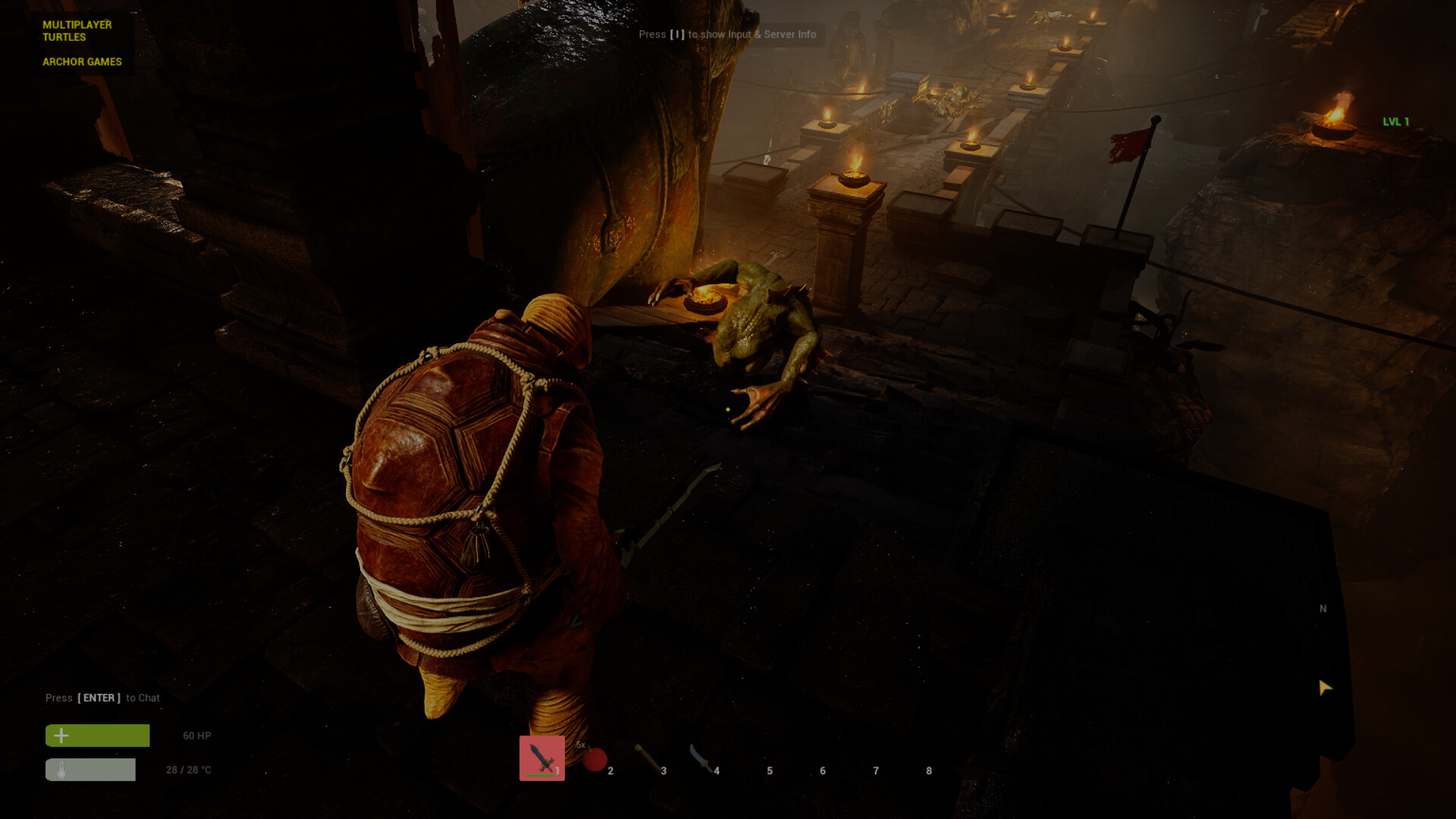Image resolution: width=1456 pixels, height=819 pixels.
Task: Click the ARCHOR GAMES label
Action: (x=81, y=61)
